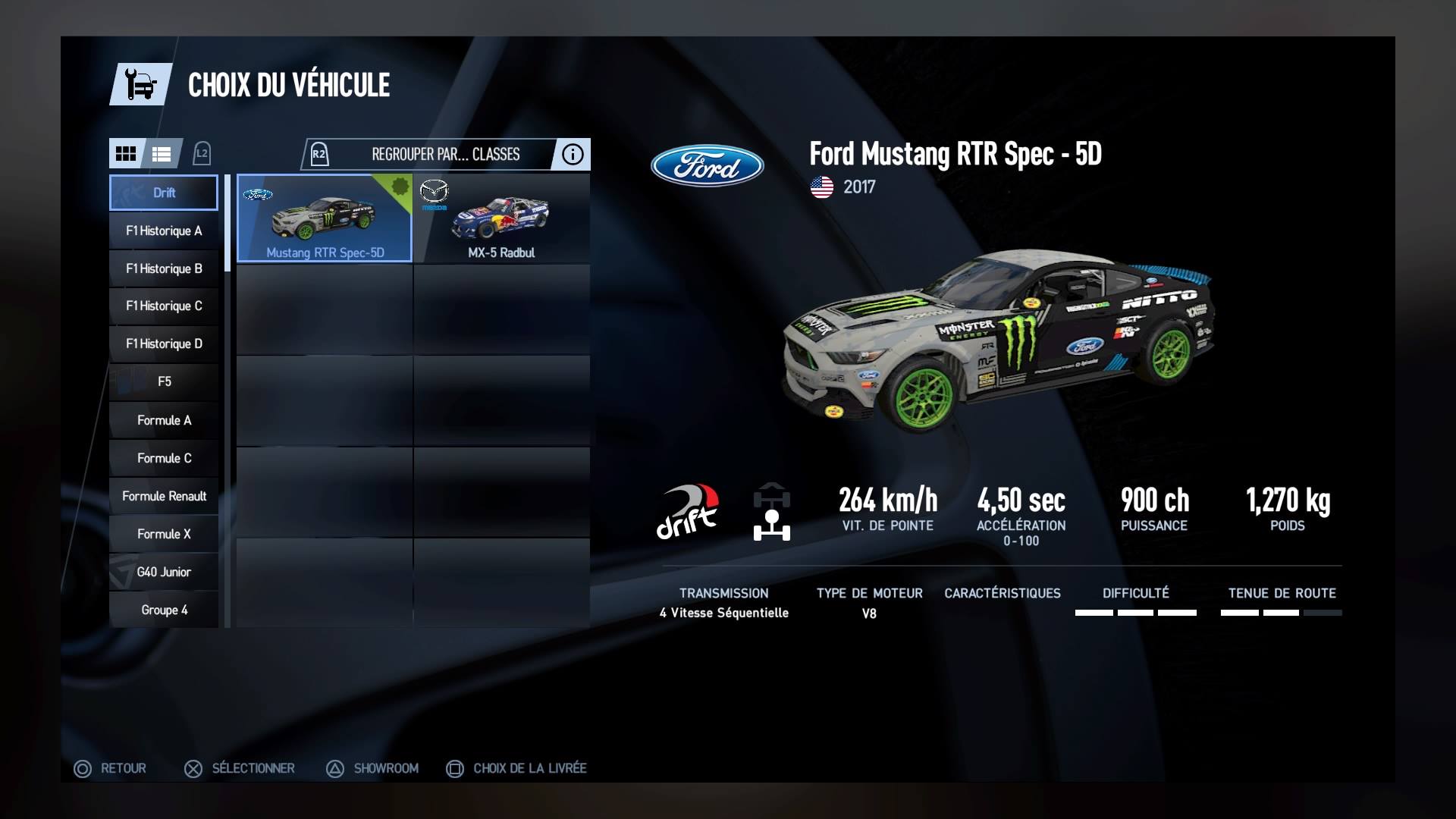Pick the Mustang RTR Spec-5D car tile
The image size is (1456, 819).
pos(325,218)
